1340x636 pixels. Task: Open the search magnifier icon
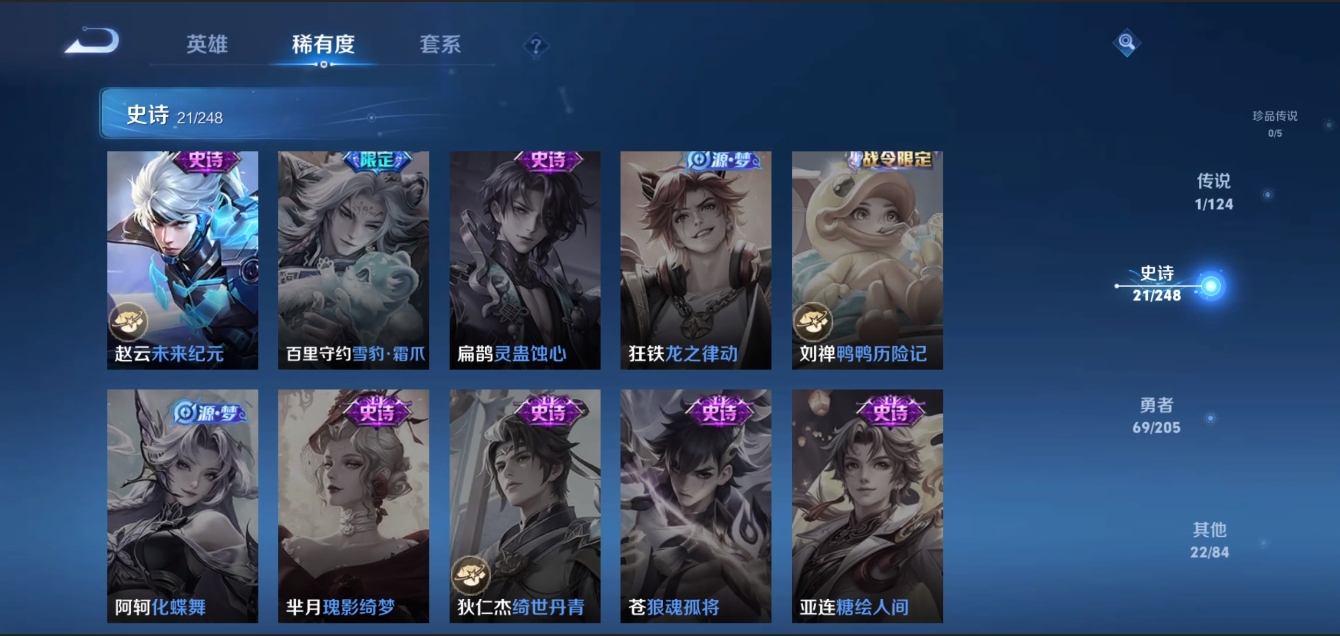pyautogui.click(x=1127, y=43)
